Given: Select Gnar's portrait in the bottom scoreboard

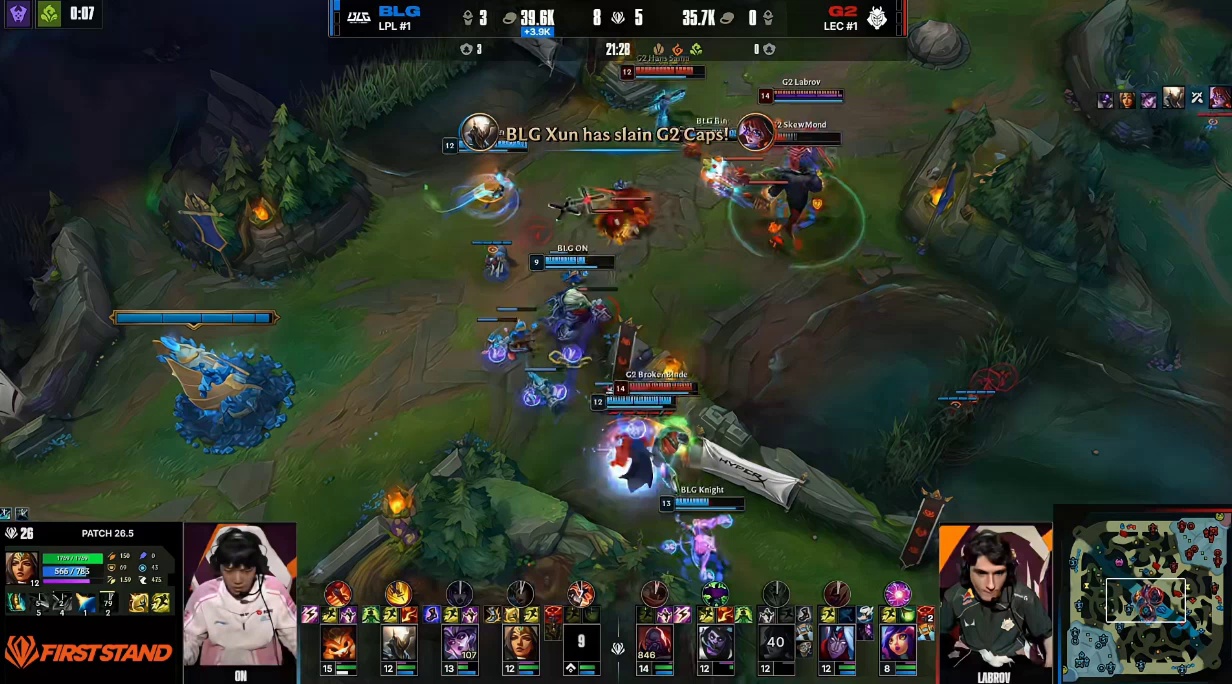Looking at the screenshot, I should (x=338, y=642).
